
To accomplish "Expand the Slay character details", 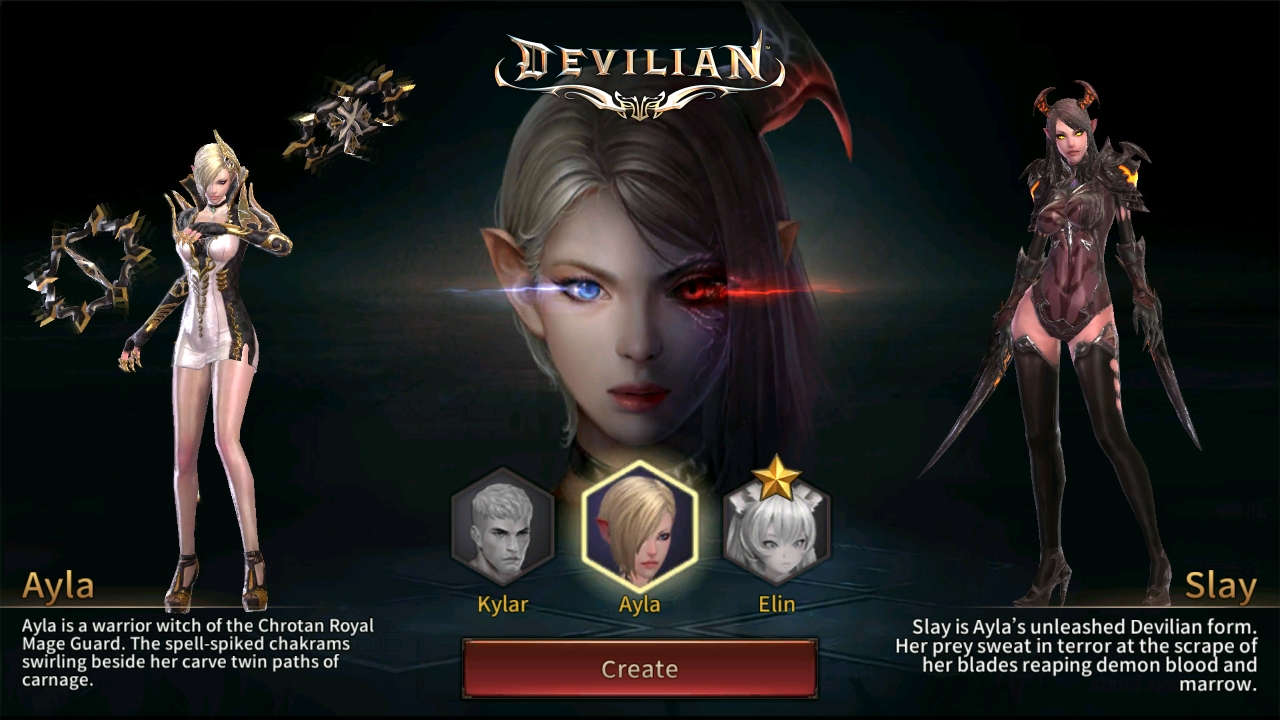I will point(1222,584).
